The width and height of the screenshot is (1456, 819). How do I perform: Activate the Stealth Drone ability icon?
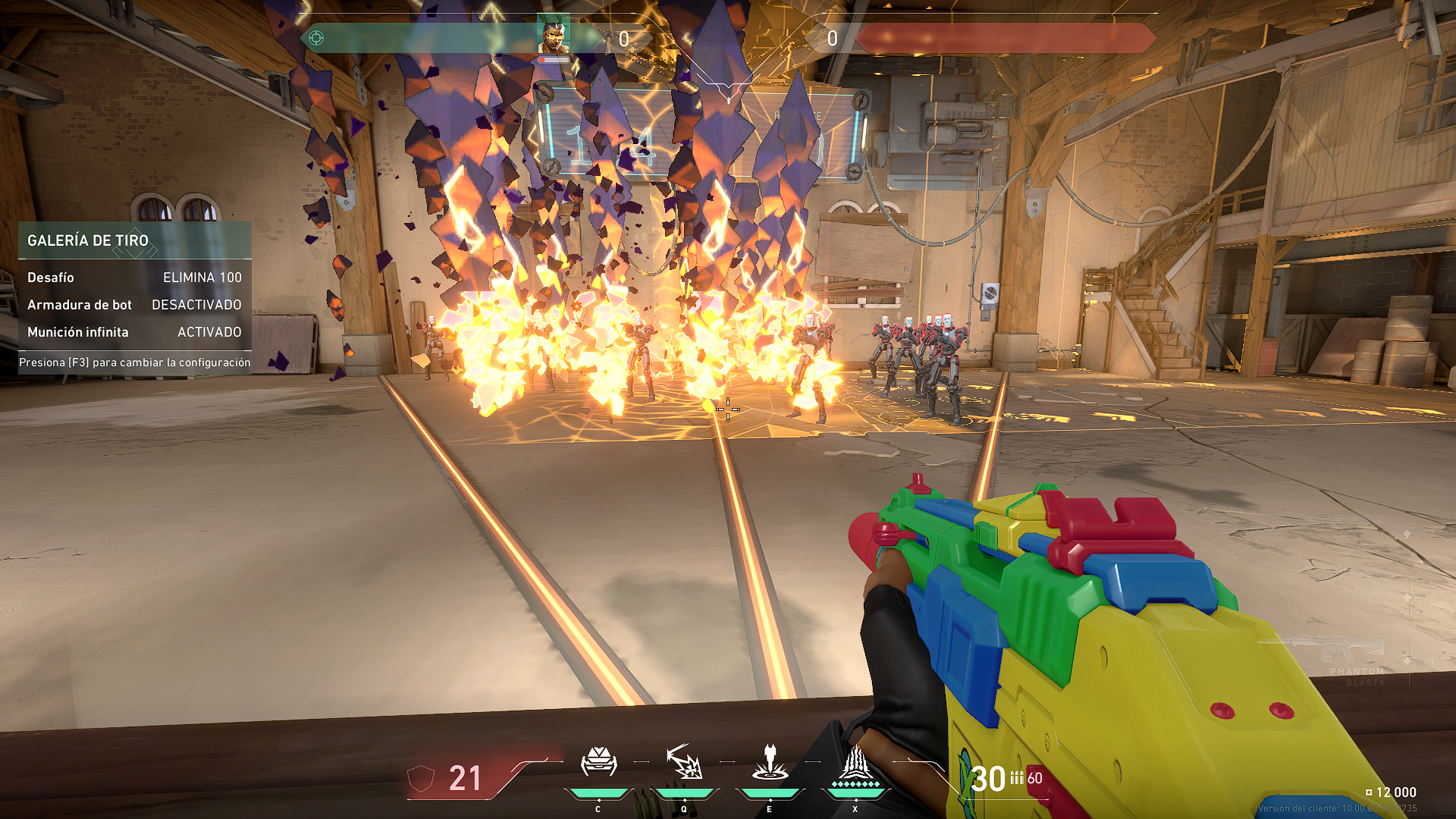598,763
